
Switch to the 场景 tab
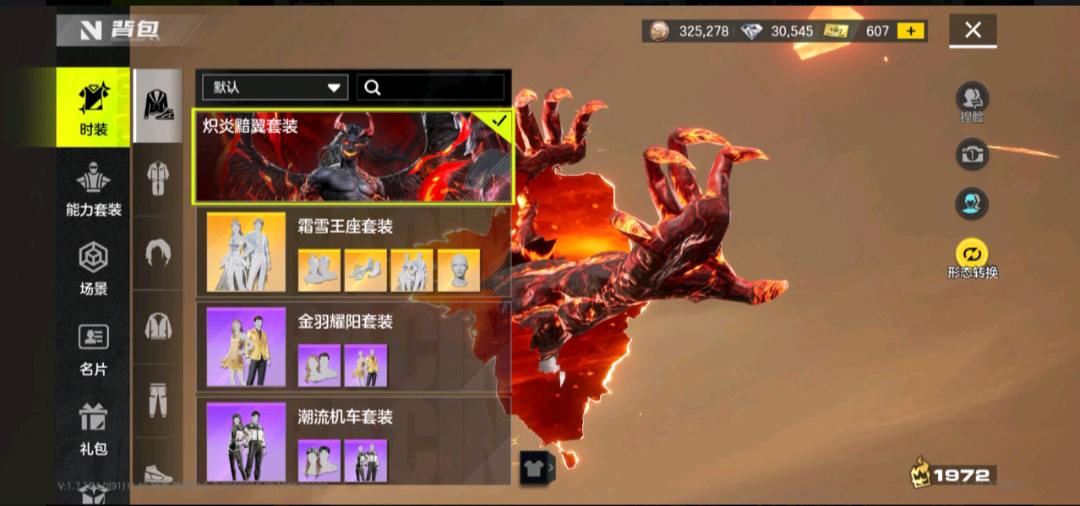93,268
